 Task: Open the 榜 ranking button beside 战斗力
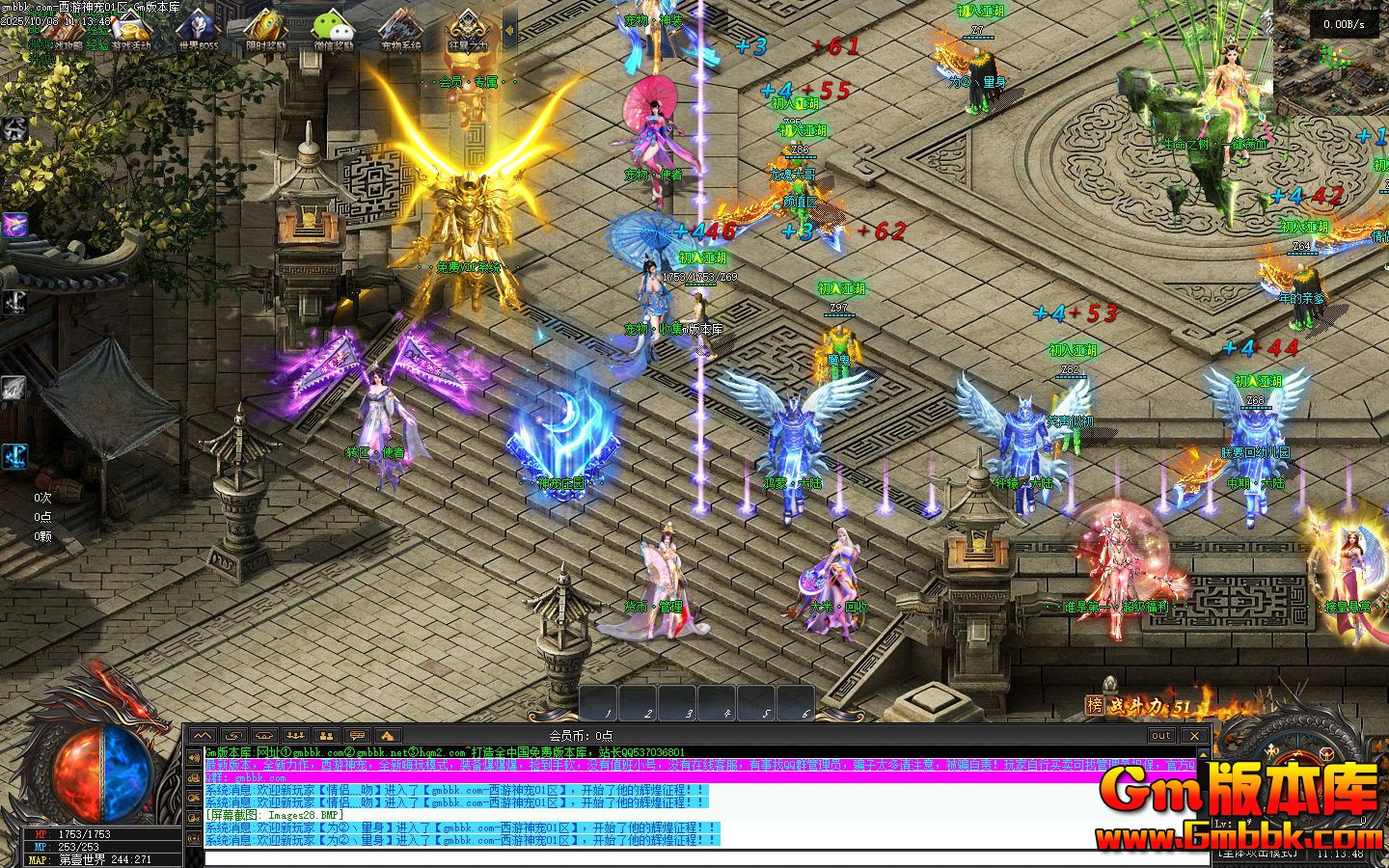click(x=1093, y=706)
